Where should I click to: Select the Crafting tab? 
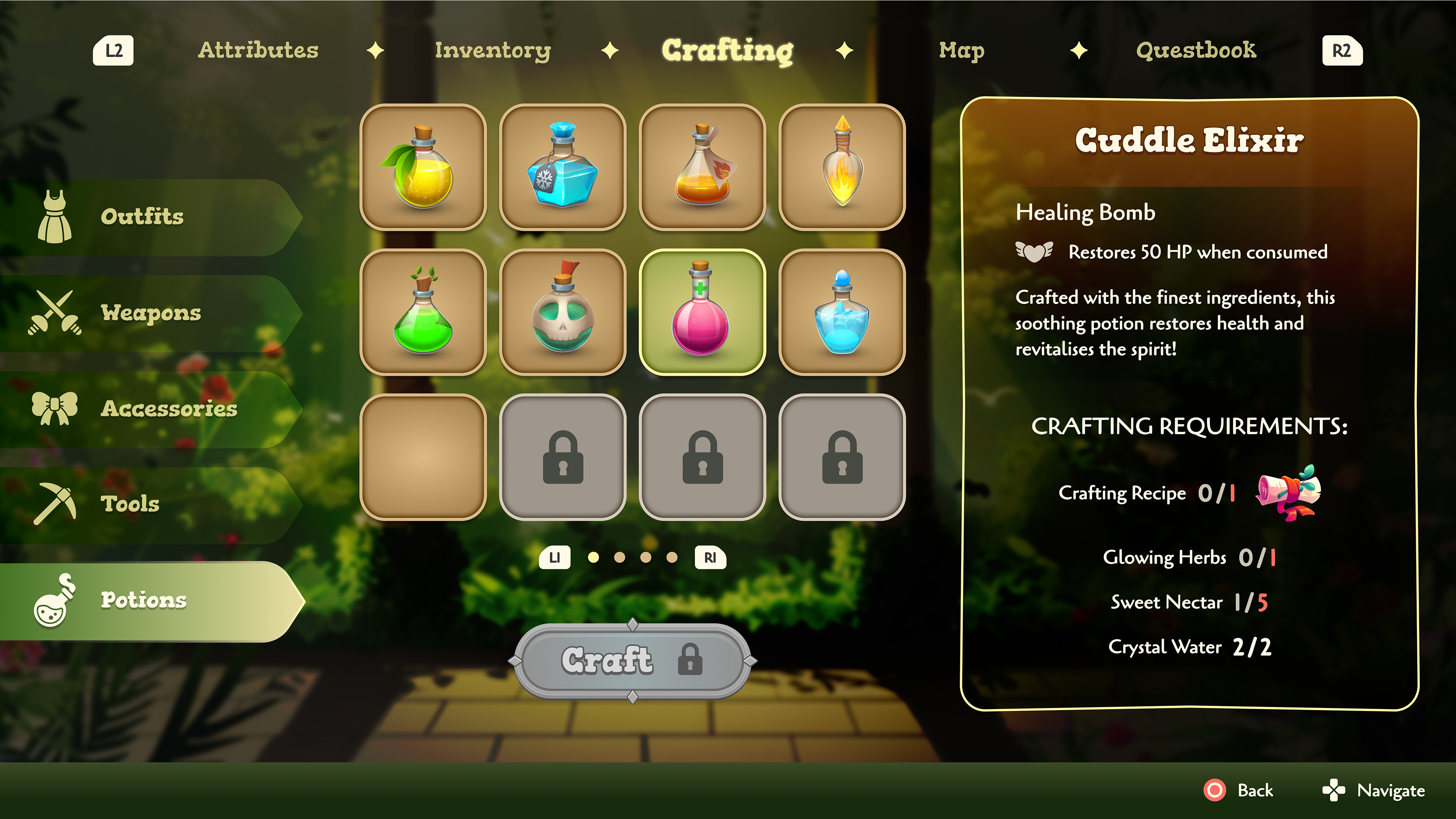pos(728,50)
